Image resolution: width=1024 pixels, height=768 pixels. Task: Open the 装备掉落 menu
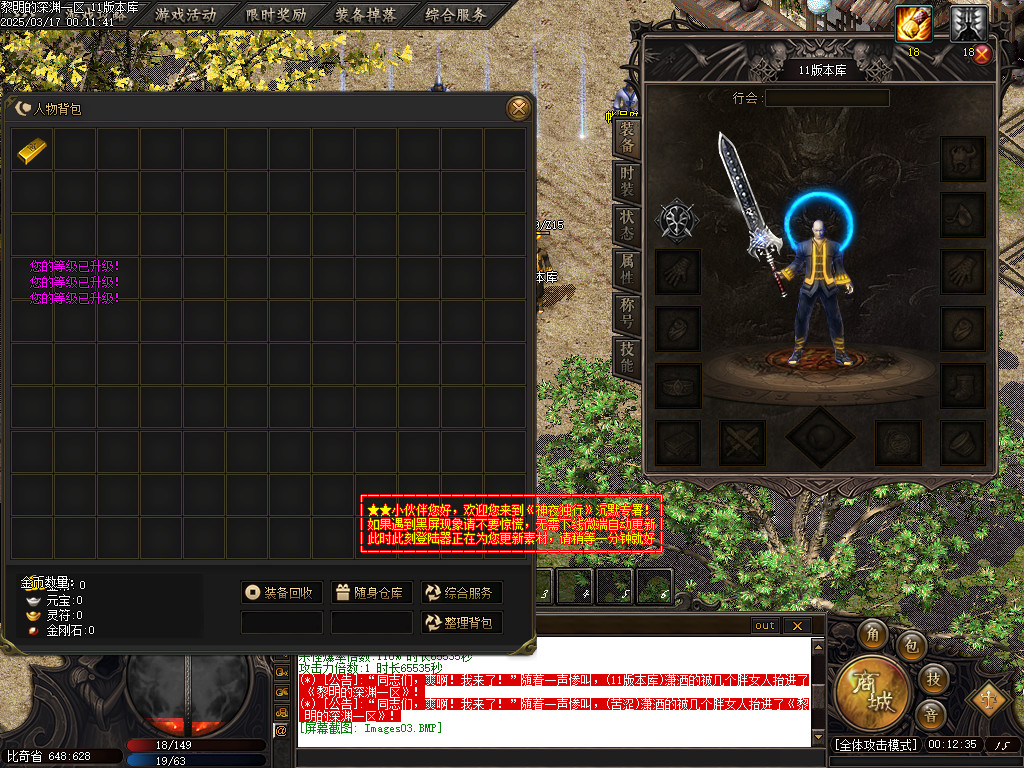[366, 15]
